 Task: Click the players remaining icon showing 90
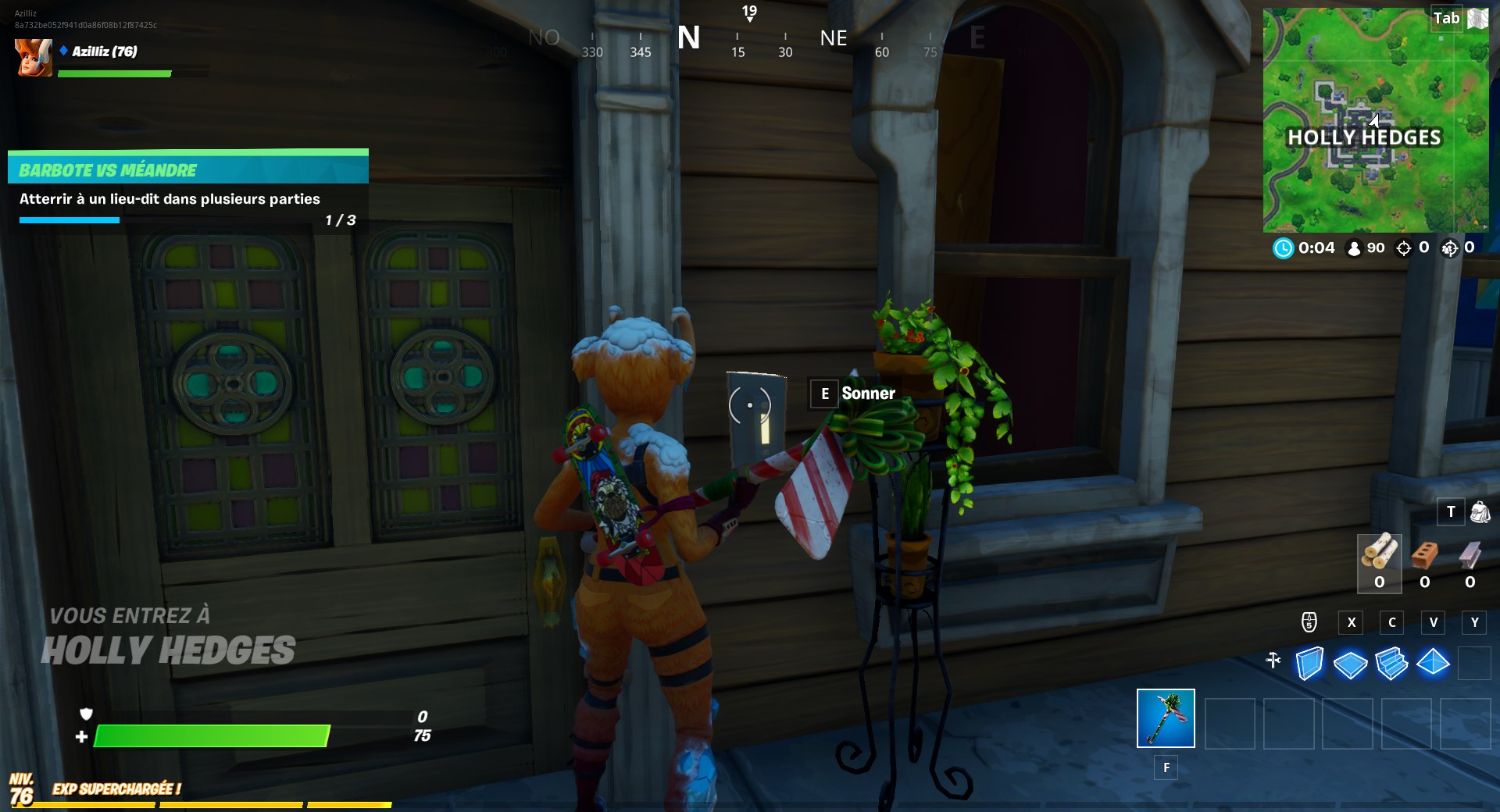point(1353,248)
